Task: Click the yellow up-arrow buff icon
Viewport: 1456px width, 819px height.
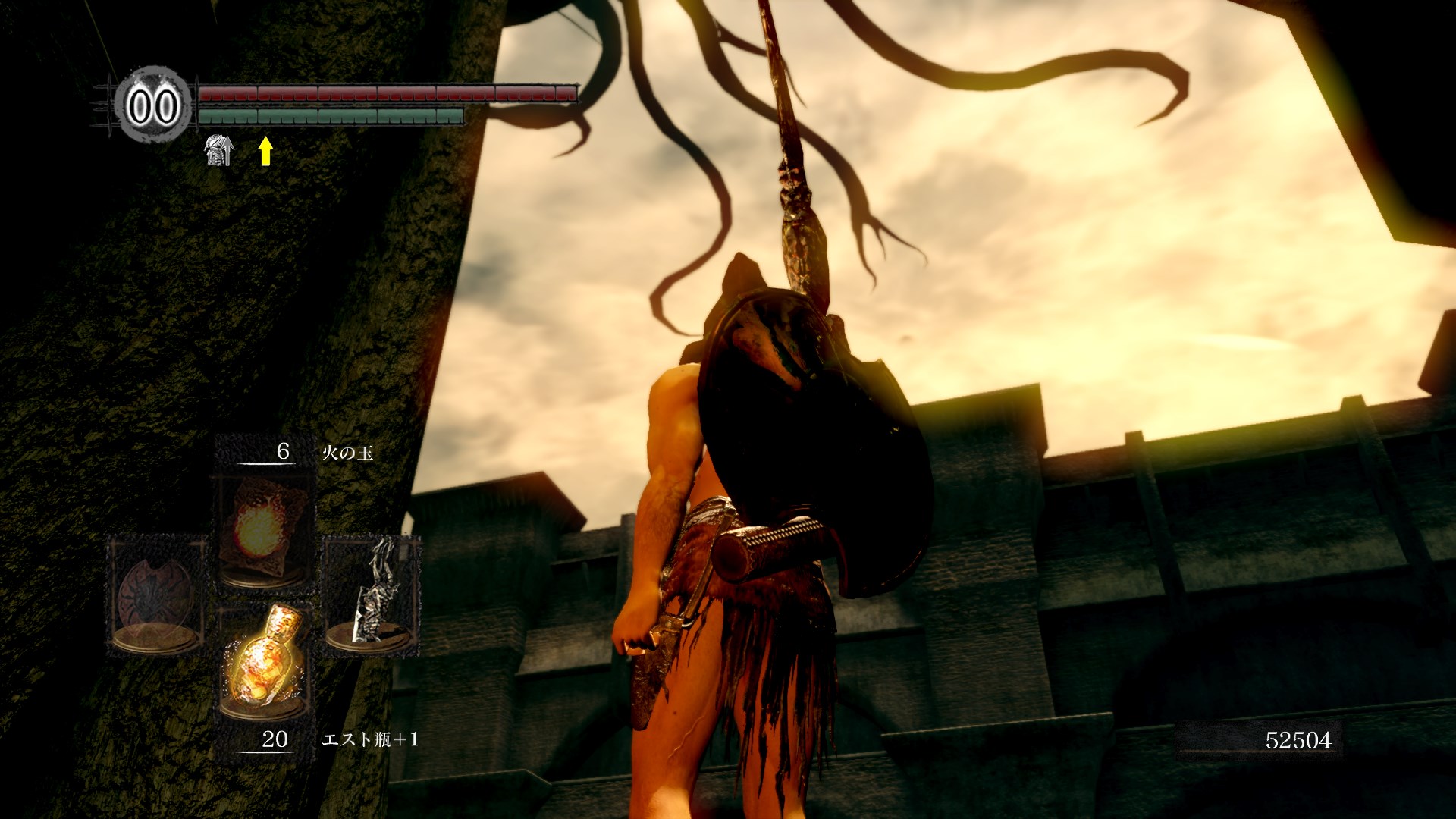Action: coord(265,151)
